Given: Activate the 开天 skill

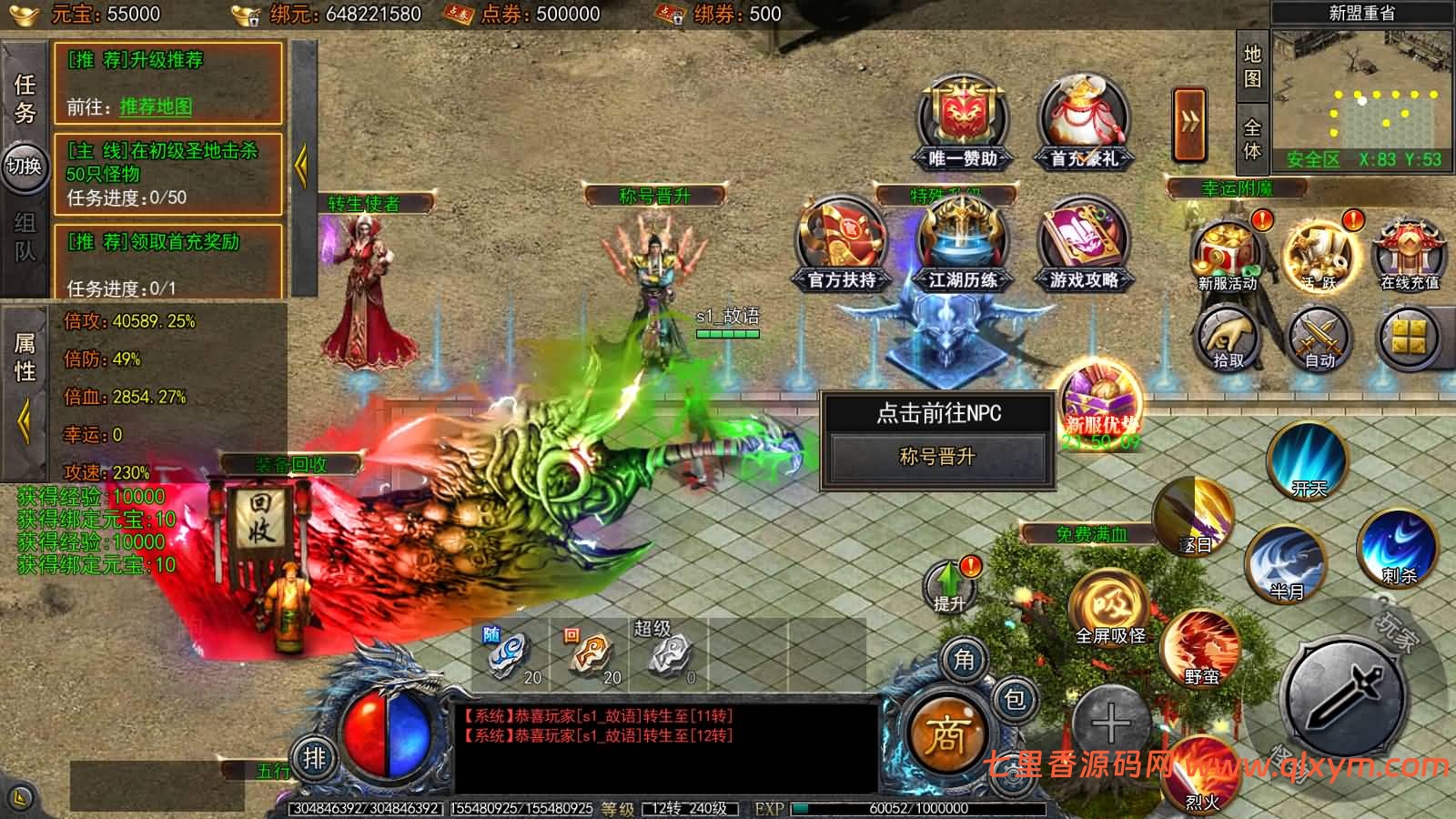Looking at the screenshot, I should [1309, 460].
